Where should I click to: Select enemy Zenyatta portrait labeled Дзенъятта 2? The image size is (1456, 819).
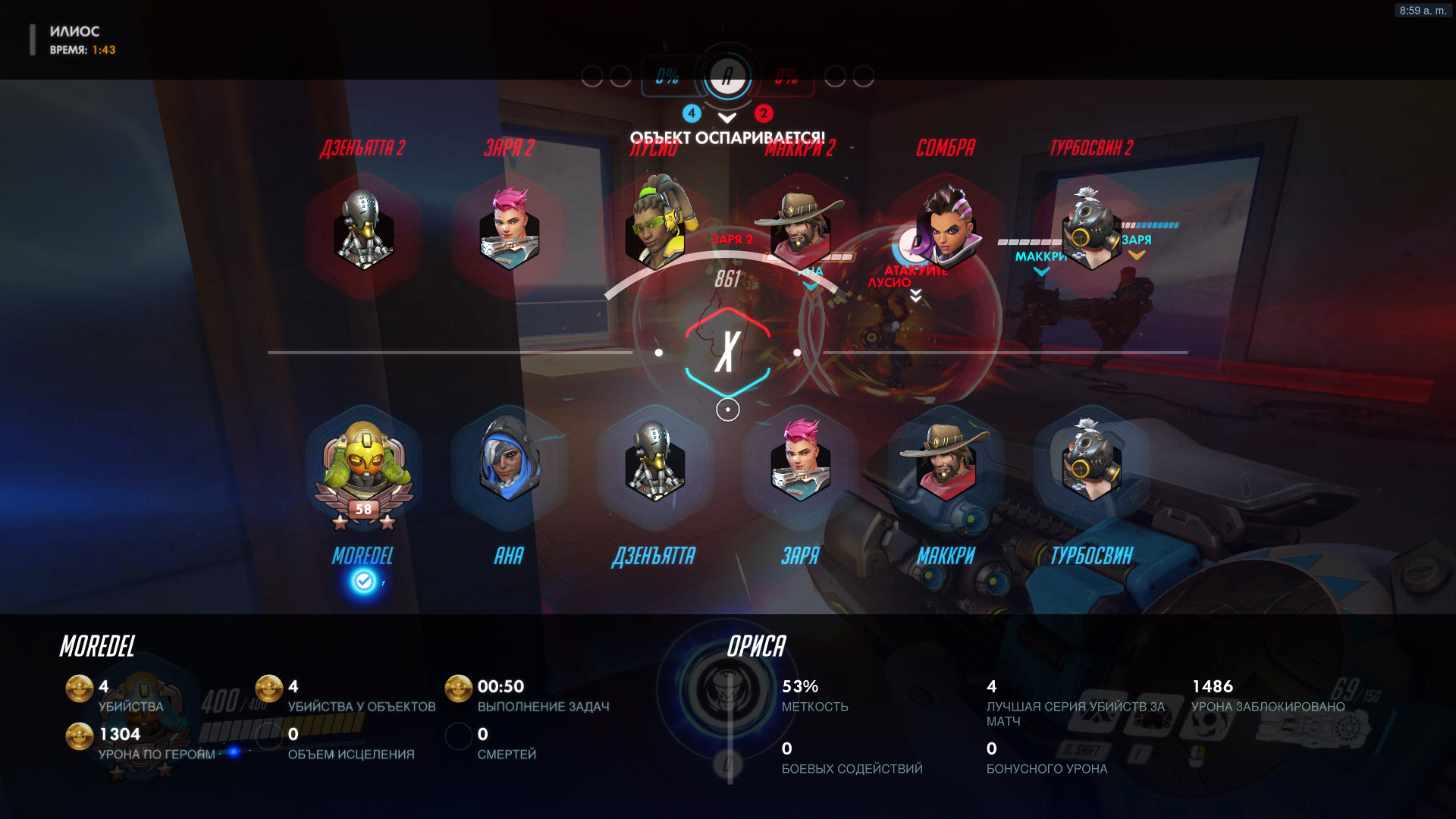(x=363, y=230)
